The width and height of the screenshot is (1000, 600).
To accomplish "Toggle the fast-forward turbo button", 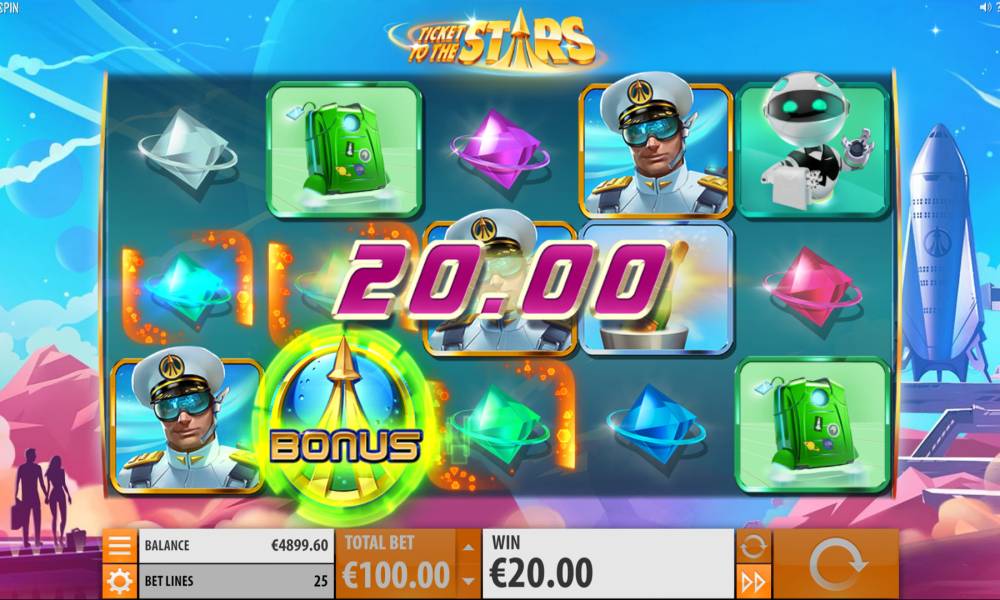I will click(753, 581).
